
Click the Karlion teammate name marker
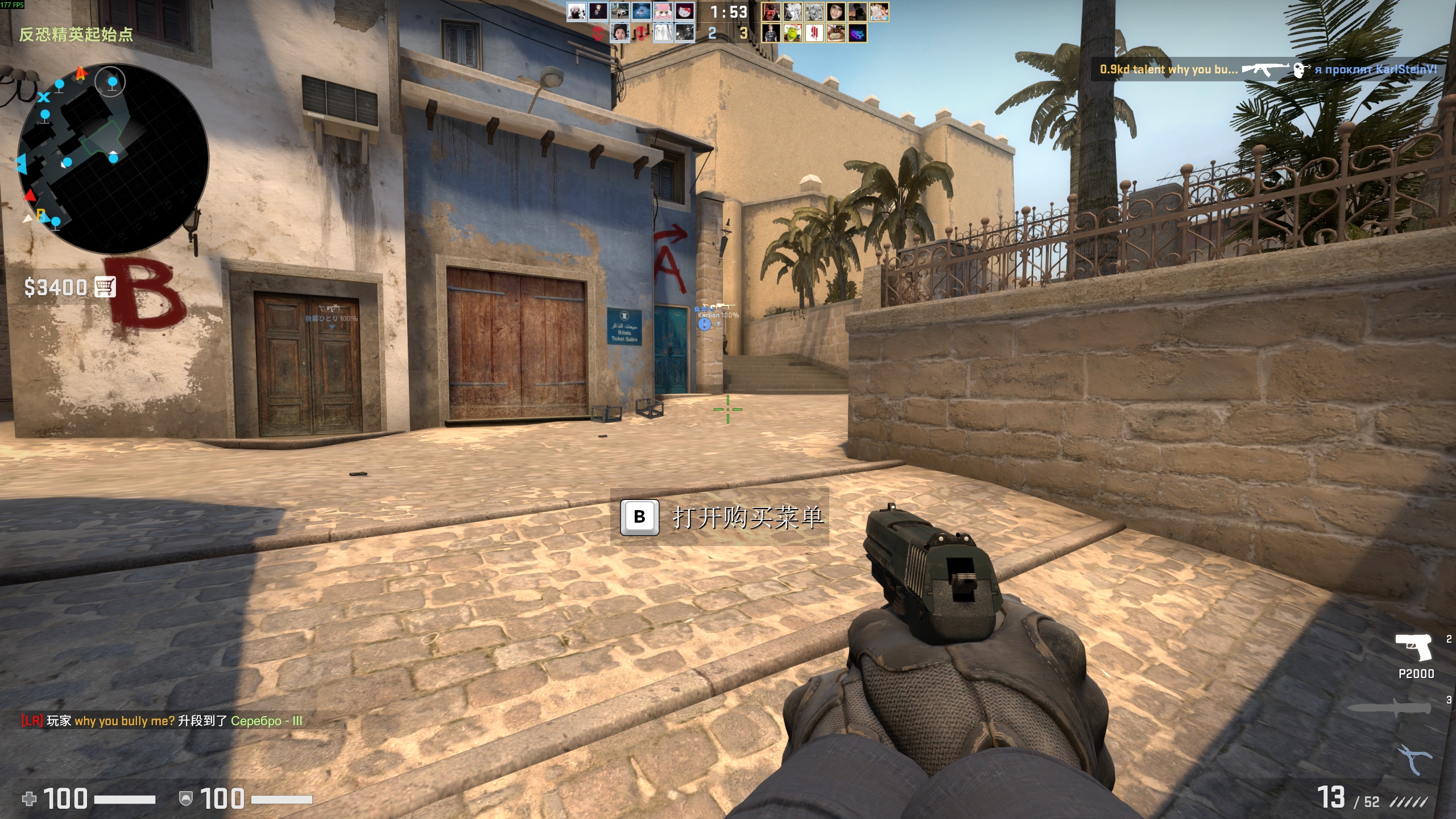[718, 315]
